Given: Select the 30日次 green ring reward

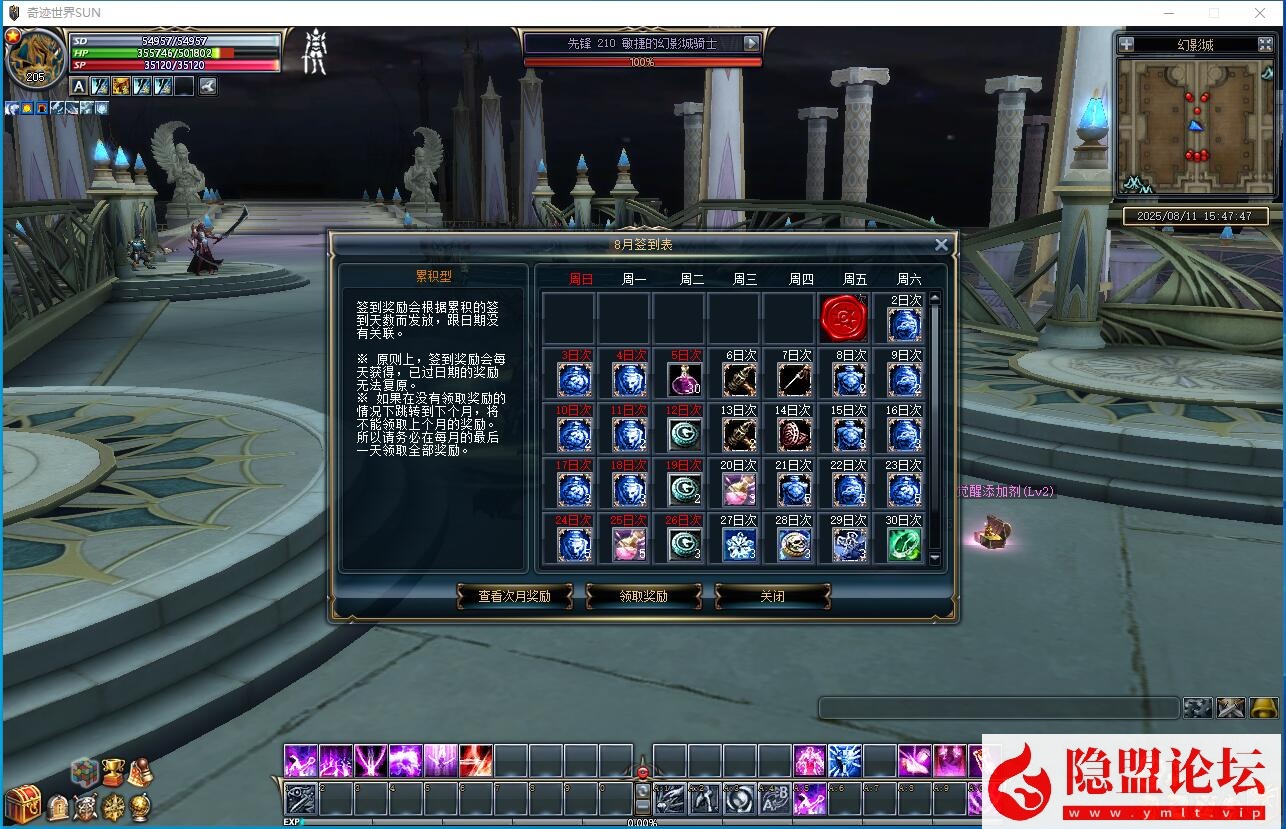Looking at the screenshot, I should [x=904, y=545].
